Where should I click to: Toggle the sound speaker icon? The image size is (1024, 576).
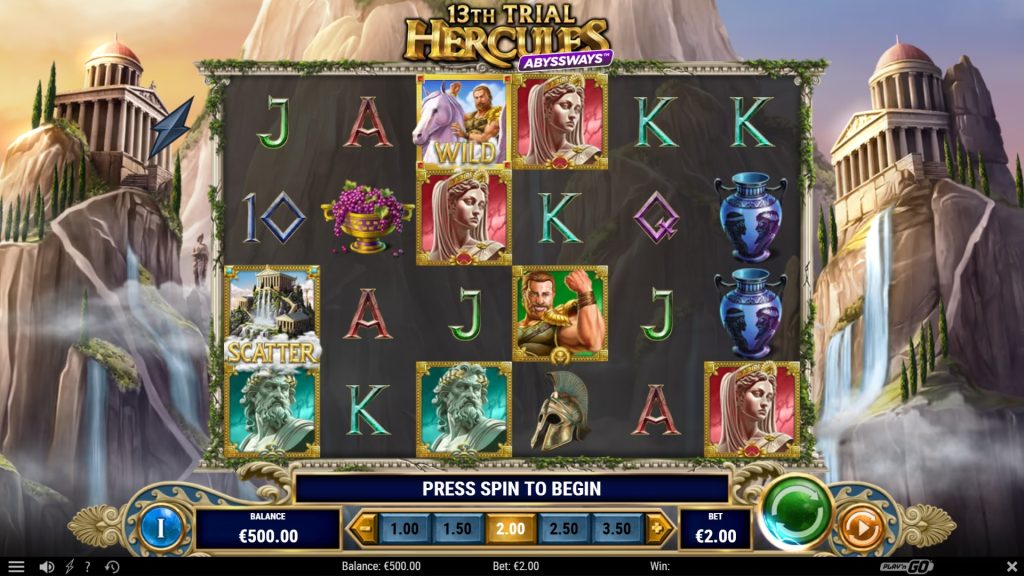46,567
